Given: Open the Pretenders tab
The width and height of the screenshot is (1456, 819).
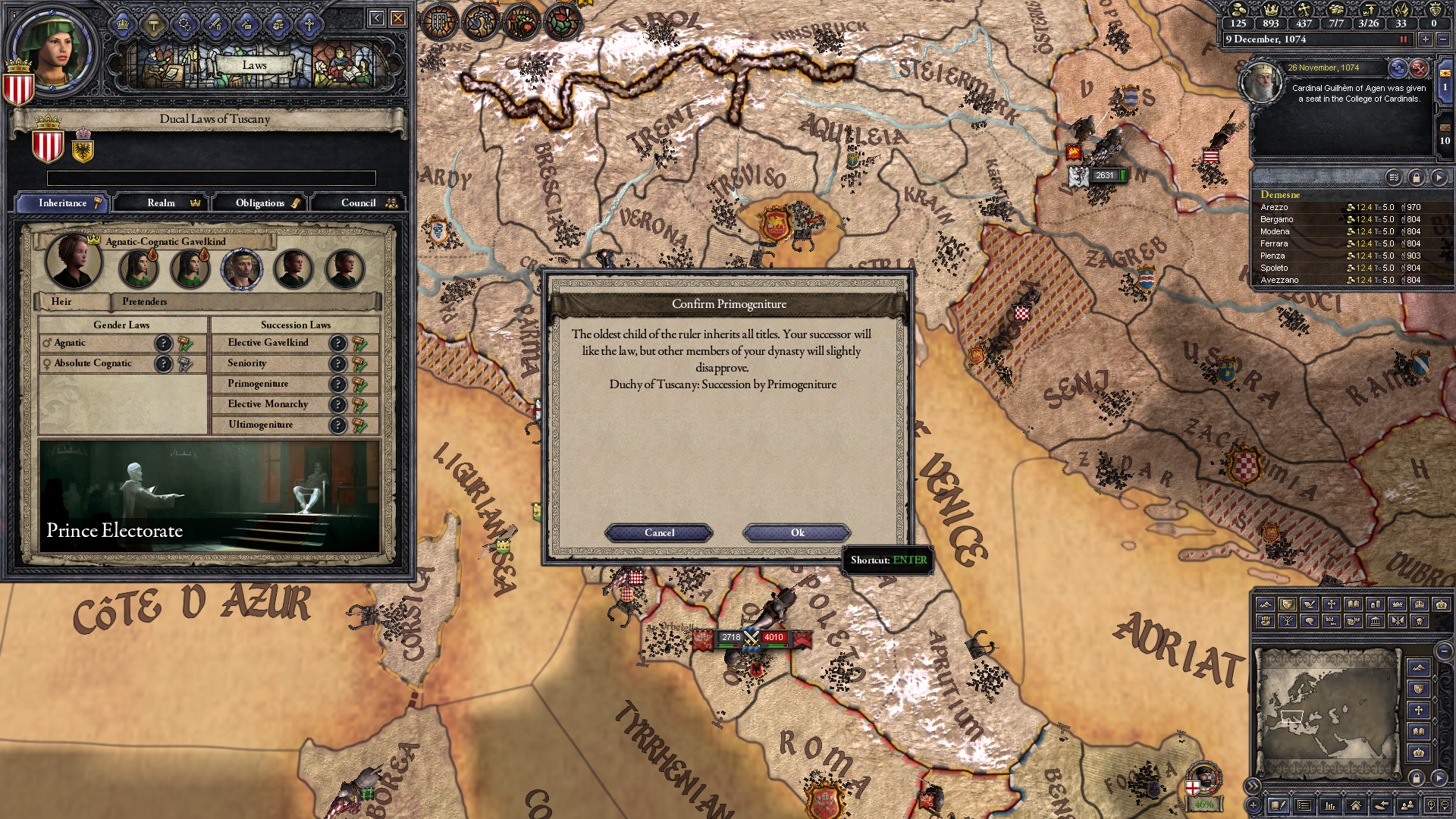Looking at the screenshot, I should (144, 302).
